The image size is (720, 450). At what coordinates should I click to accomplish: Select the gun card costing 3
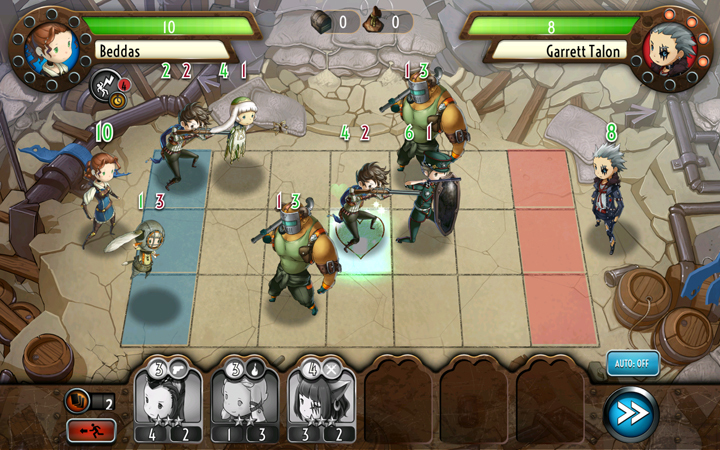pos(168,398)
